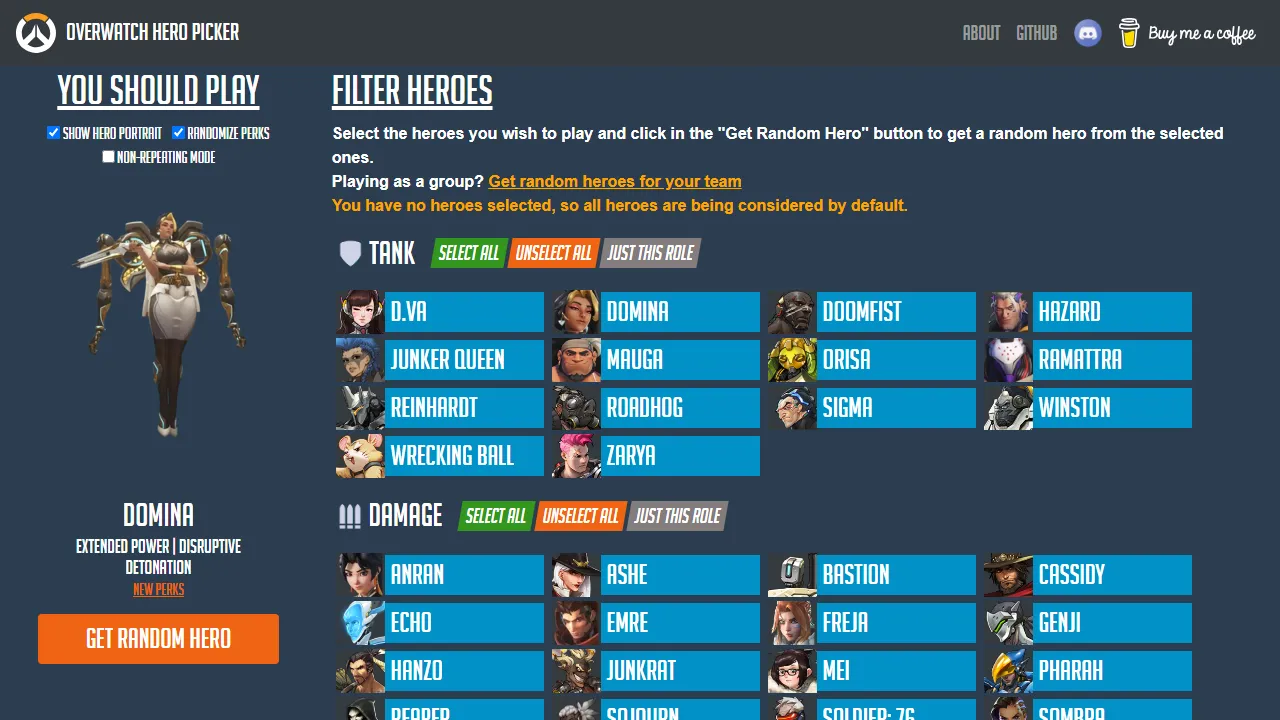1280x720 pixels.
Task: Select the Hanzo portrait icon
Action: [x=360, y=670]
